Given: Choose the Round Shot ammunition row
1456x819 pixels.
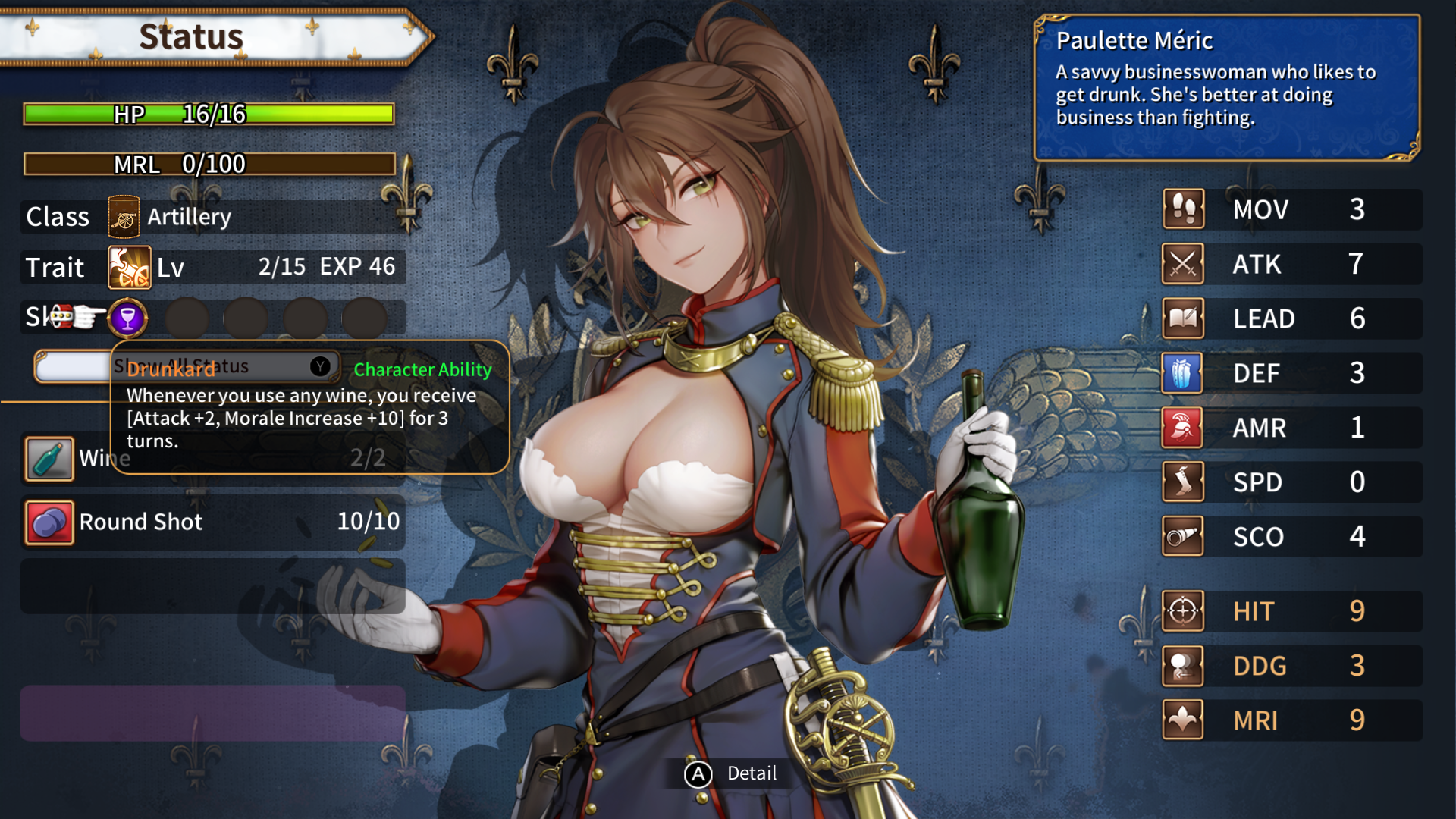Looking at the screenshot, I should [212, 522].
